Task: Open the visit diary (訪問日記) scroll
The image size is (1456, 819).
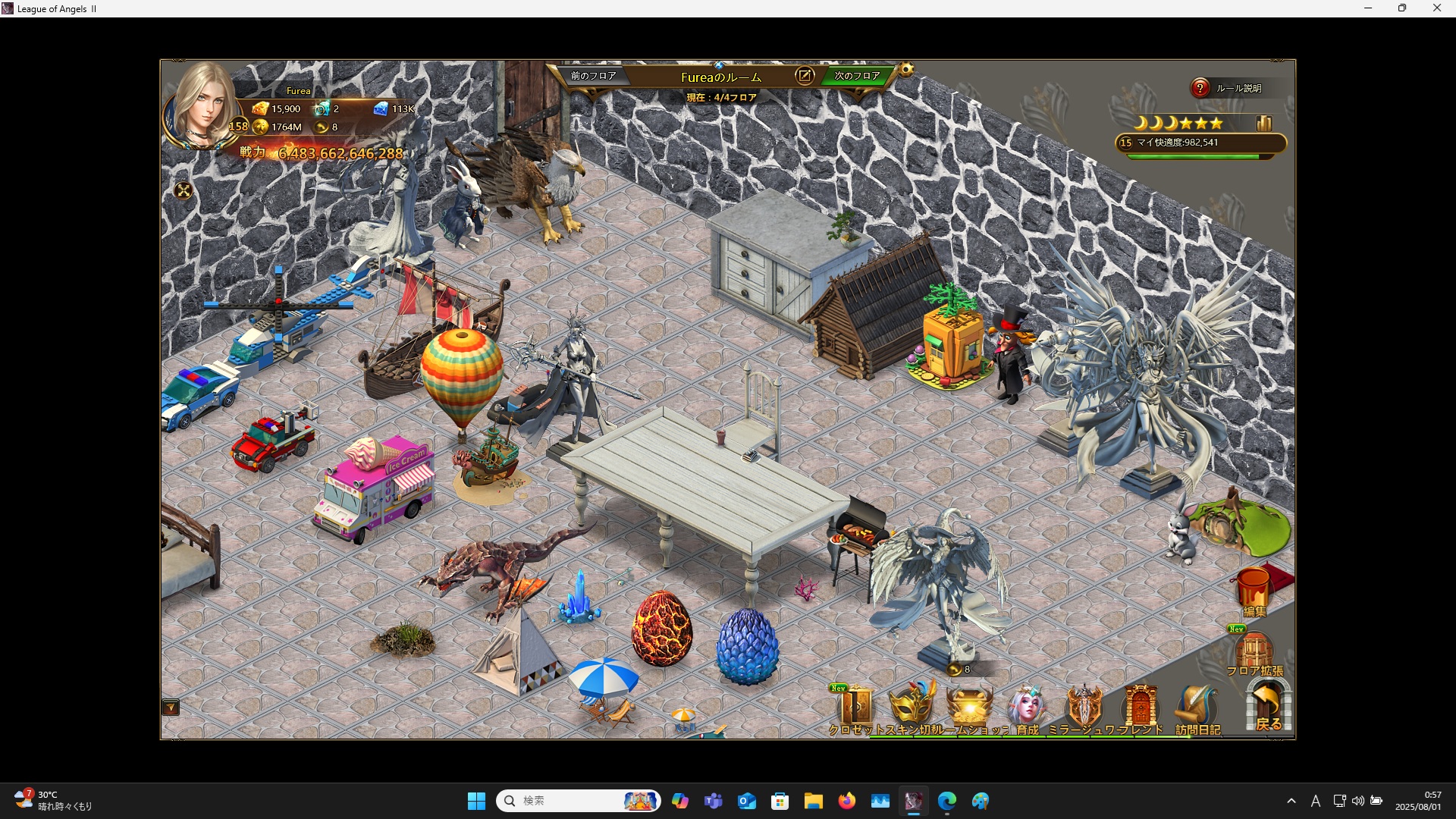Action: [x=1197, y=708]
